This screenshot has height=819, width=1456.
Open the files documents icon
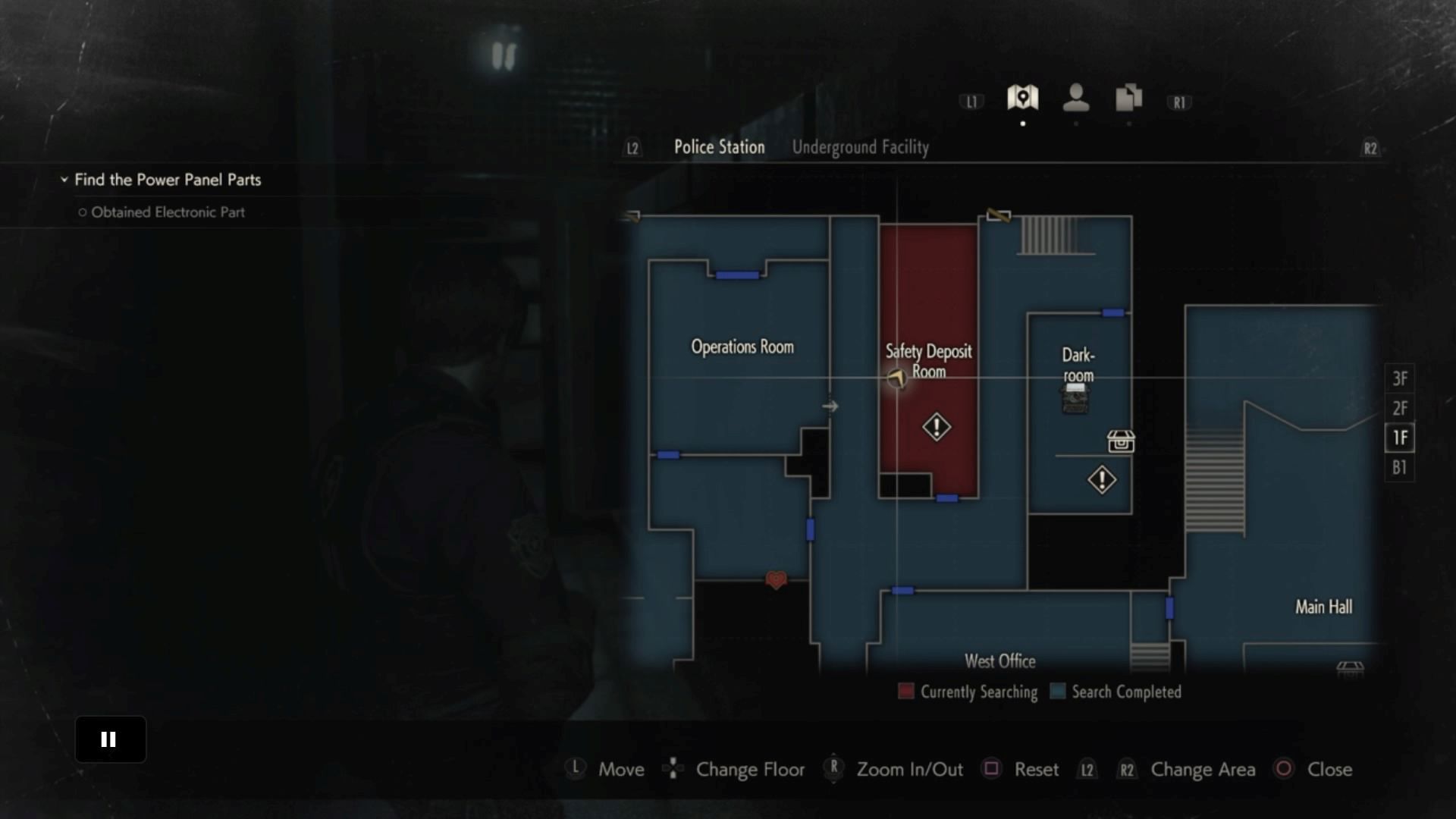pos(1128,98)
